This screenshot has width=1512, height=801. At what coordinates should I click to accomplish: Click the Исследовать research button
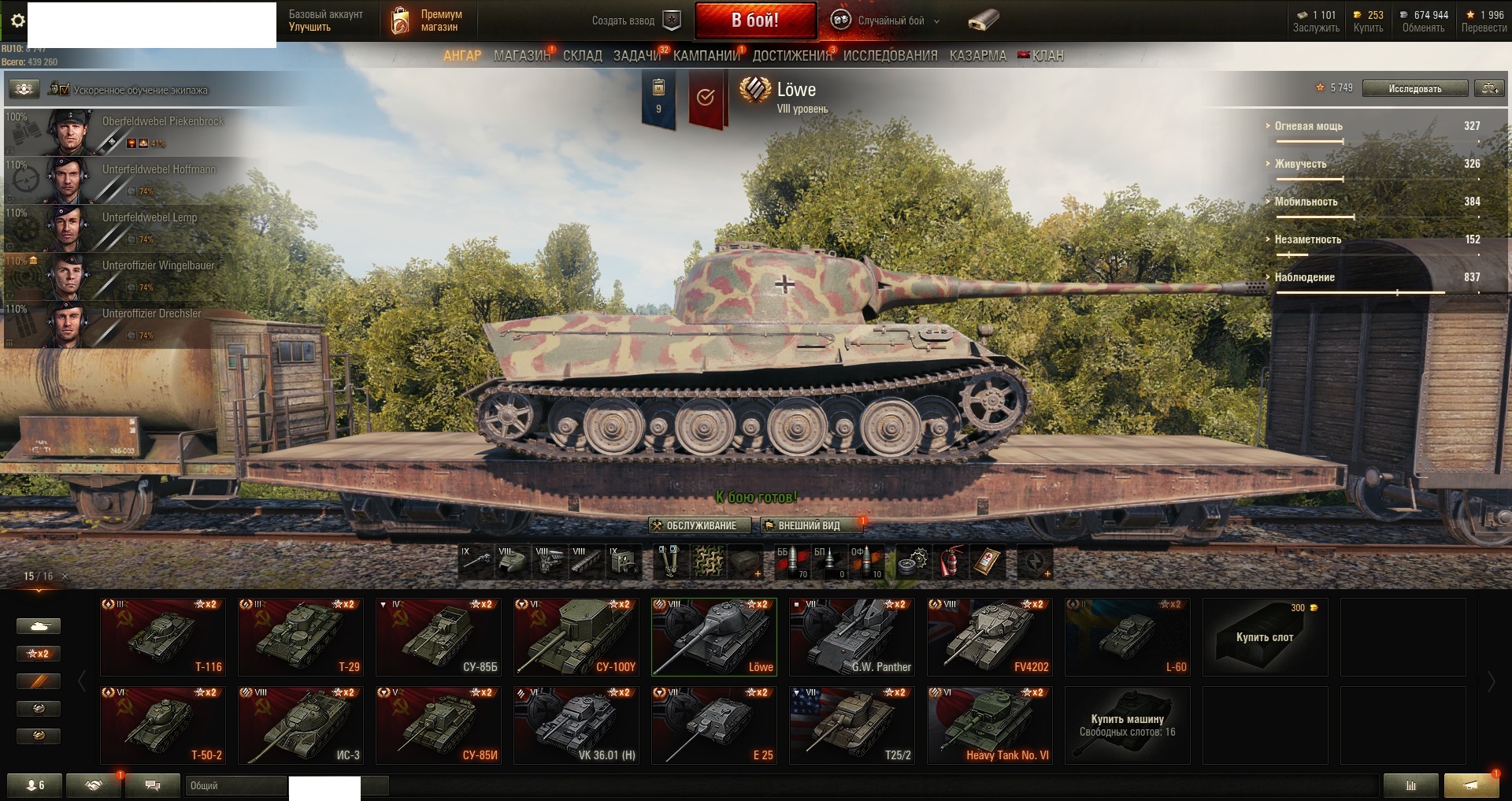click(1414, 88)
